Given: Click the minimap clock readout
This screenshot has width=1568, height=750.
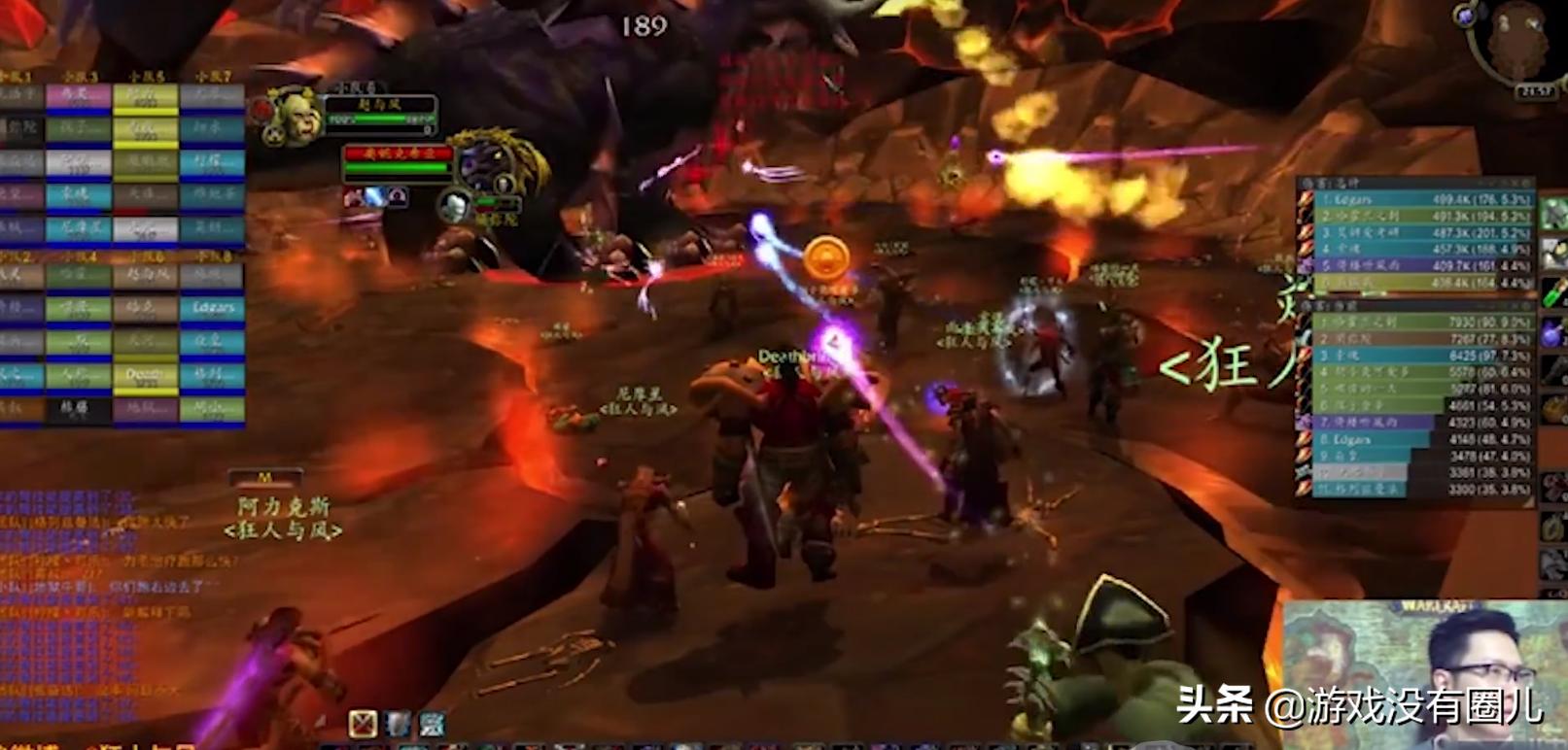Looking at the screenshot, I should 1536,91.
